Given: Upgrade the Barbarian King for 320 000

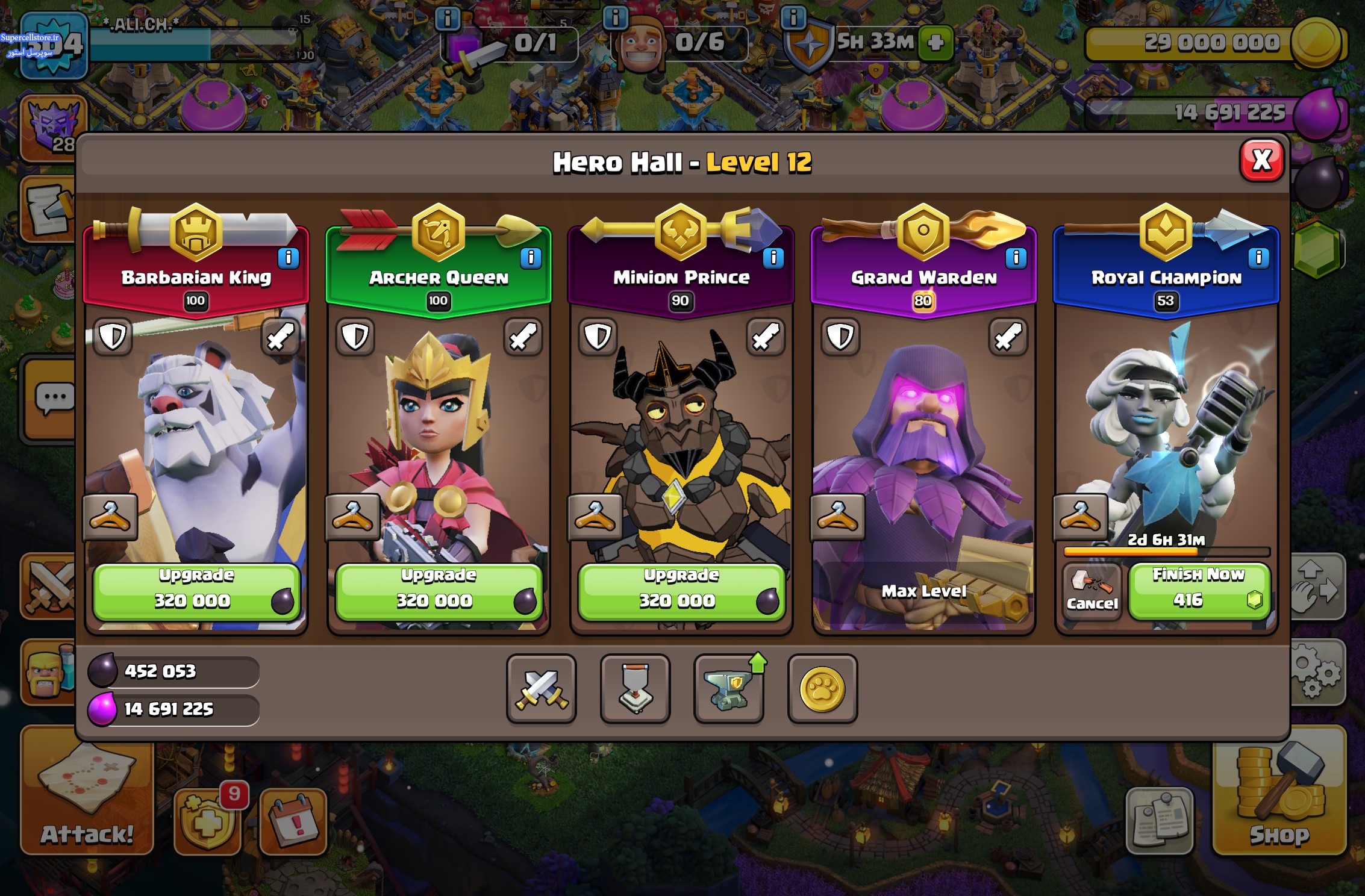Looking at the screenshot, I should (196, 591).
